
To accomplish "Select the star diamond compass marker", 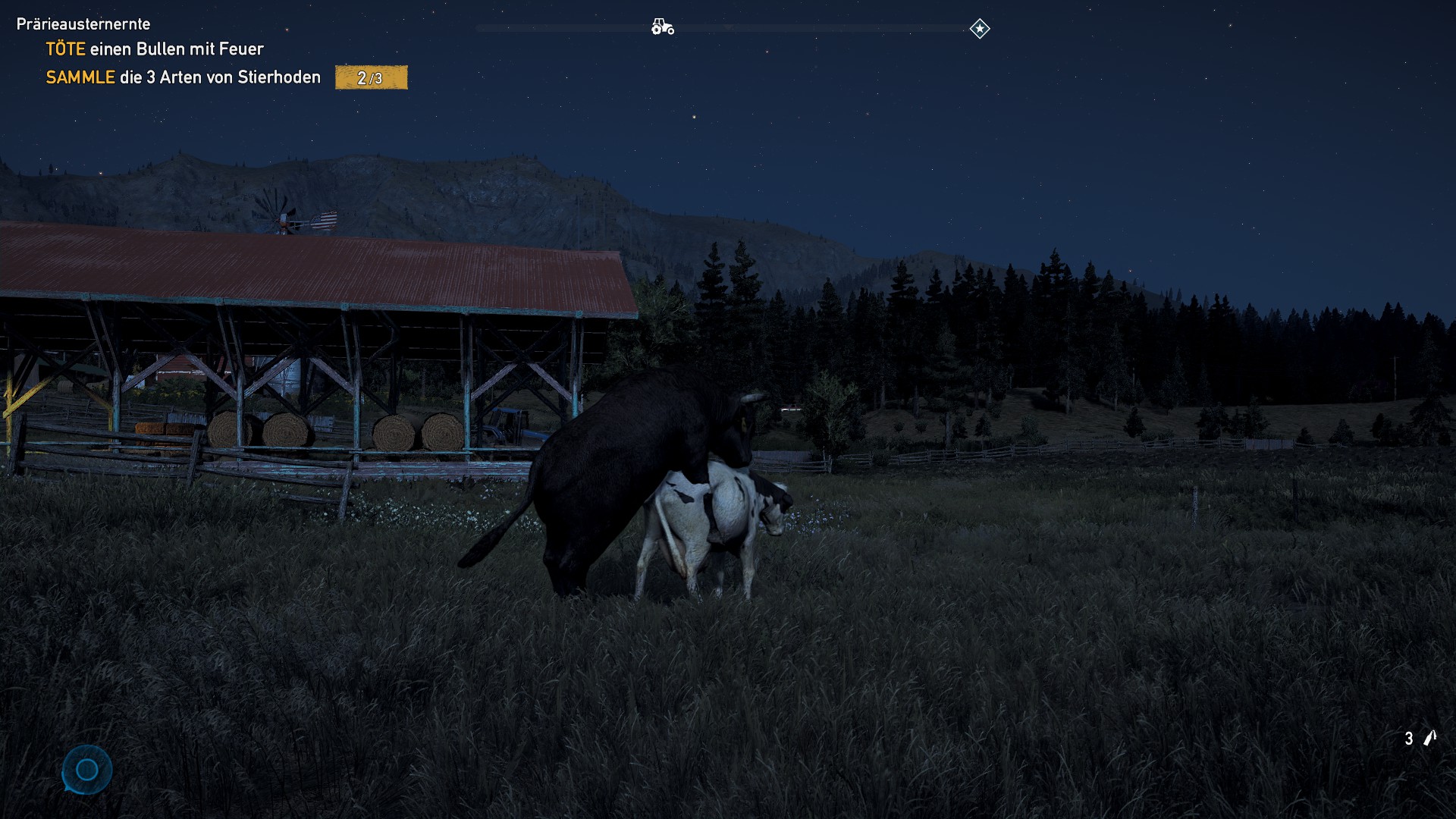I will 979,29.
